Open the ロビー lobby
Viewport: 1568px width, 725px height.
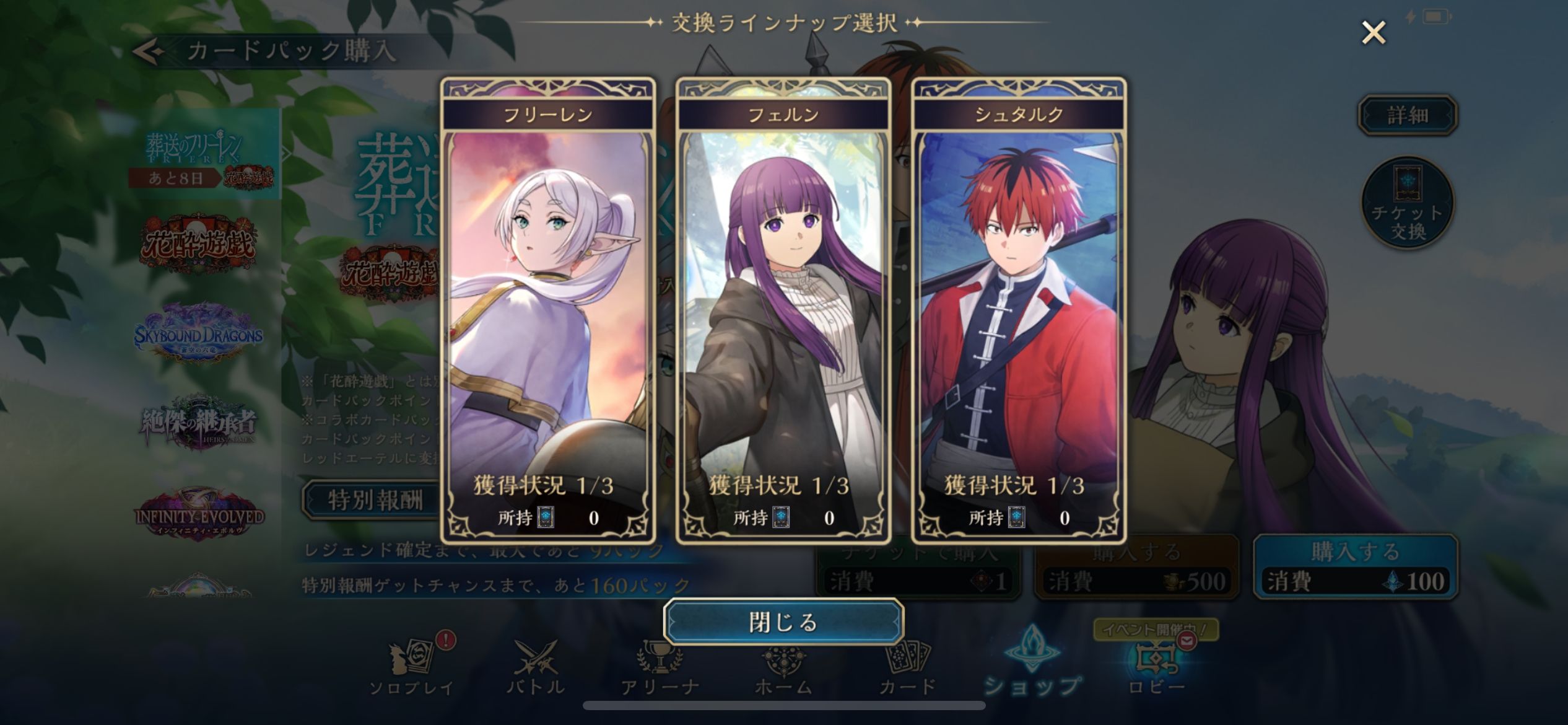tap(1156, 669)
